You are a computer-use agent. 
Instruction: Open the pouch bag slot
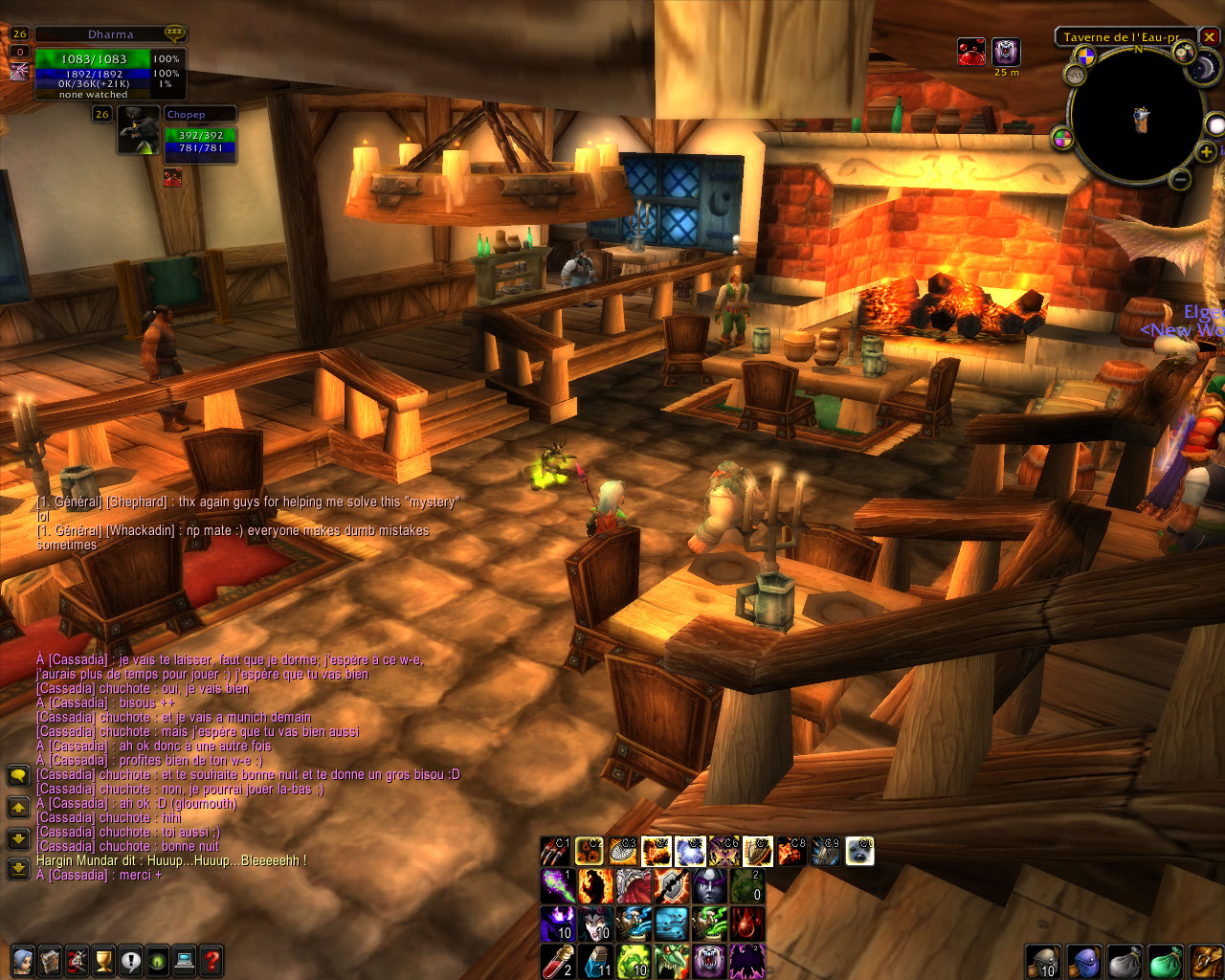pyautogui.click(x=1123, y=961)
